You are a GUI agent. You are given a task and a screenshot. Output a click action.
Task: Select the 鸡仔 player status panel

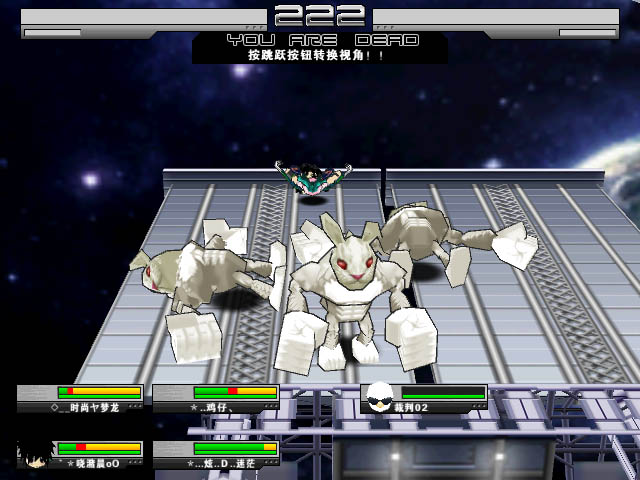[x=216, y=399]
